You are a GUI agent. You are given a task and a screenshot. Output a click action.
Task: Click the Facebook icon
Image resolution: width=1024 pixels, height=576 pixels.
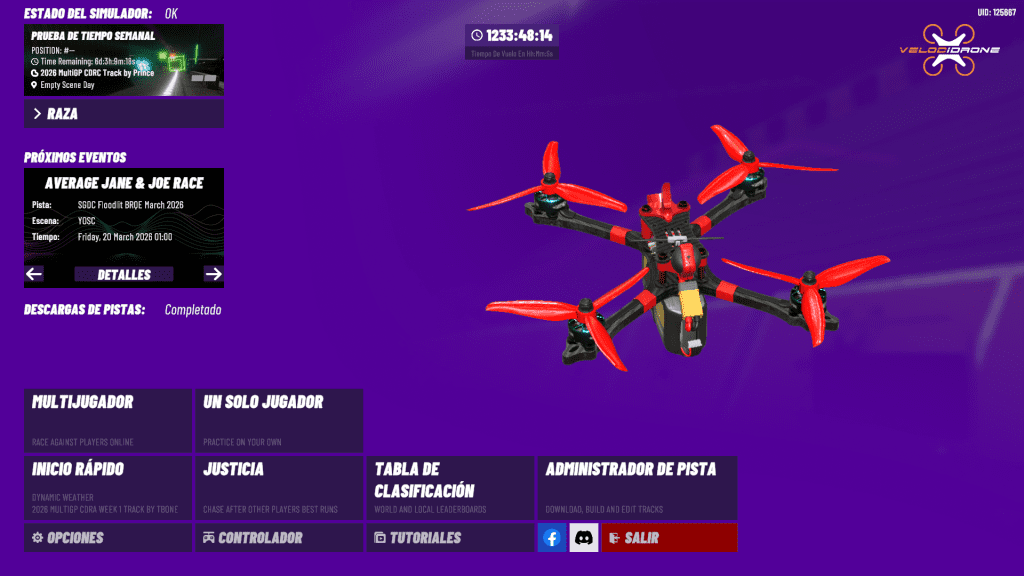coord(552,538)
